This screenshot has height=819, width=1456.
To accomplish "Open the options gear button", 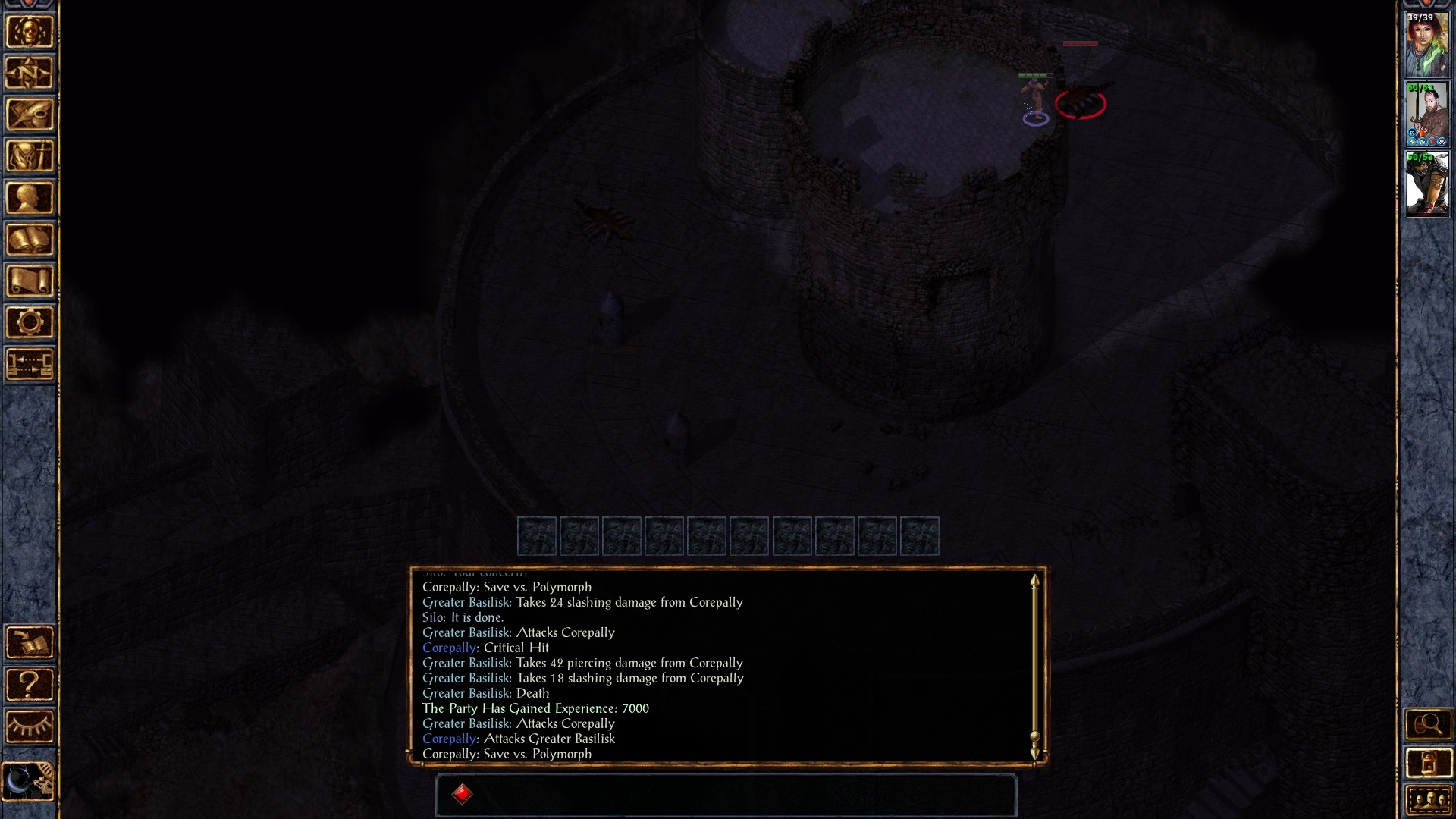I will click(30, 323).
